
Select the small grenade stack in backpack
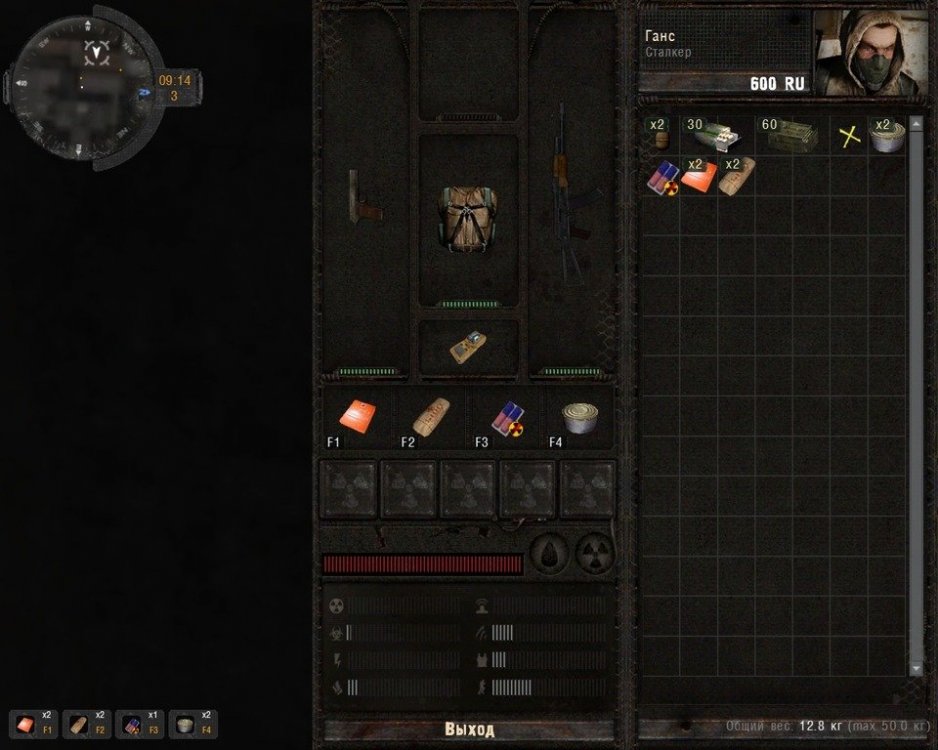[659, 136]
